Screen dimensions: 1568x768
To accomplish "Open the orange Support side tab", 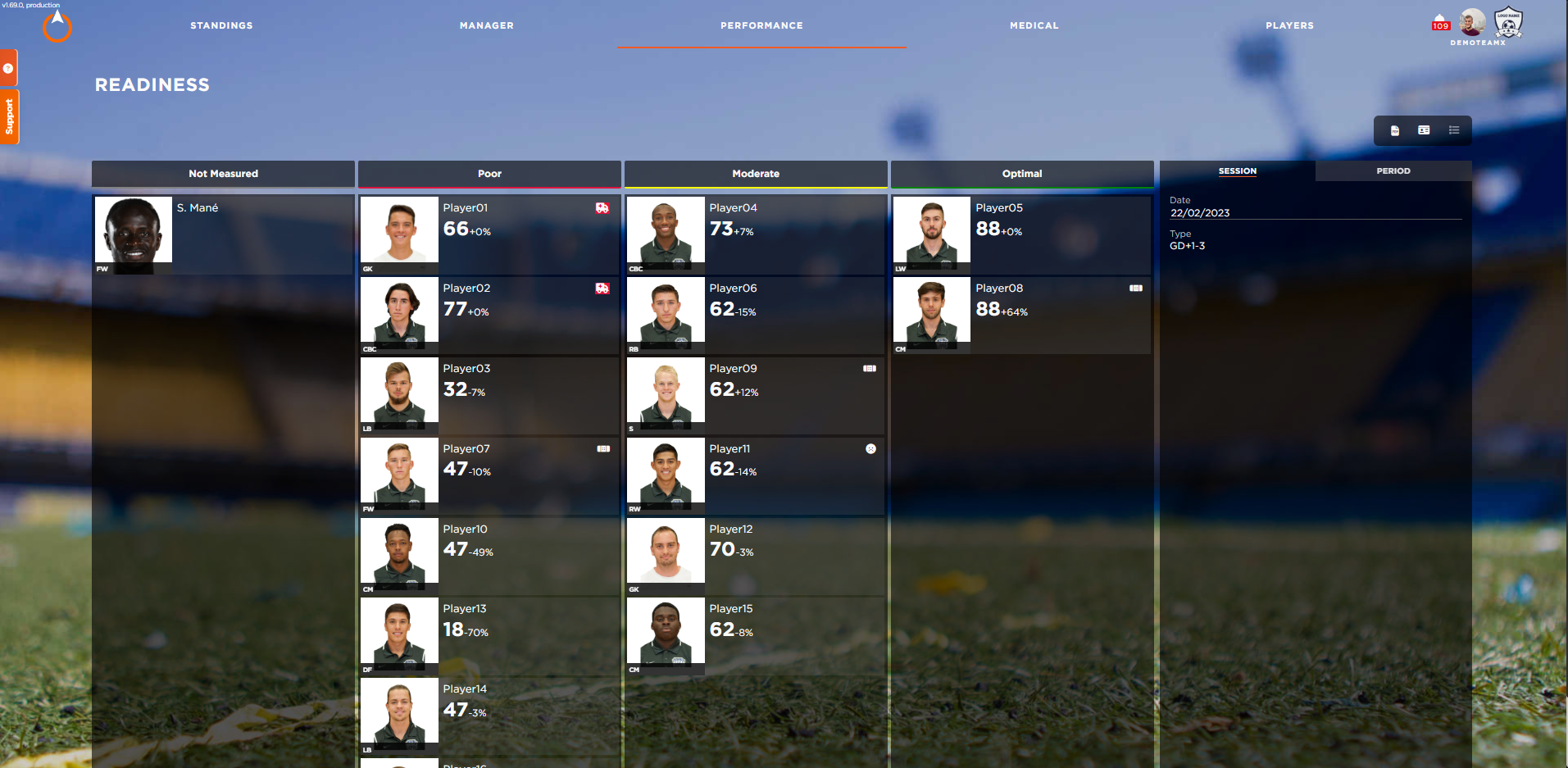I will (9, 116).
